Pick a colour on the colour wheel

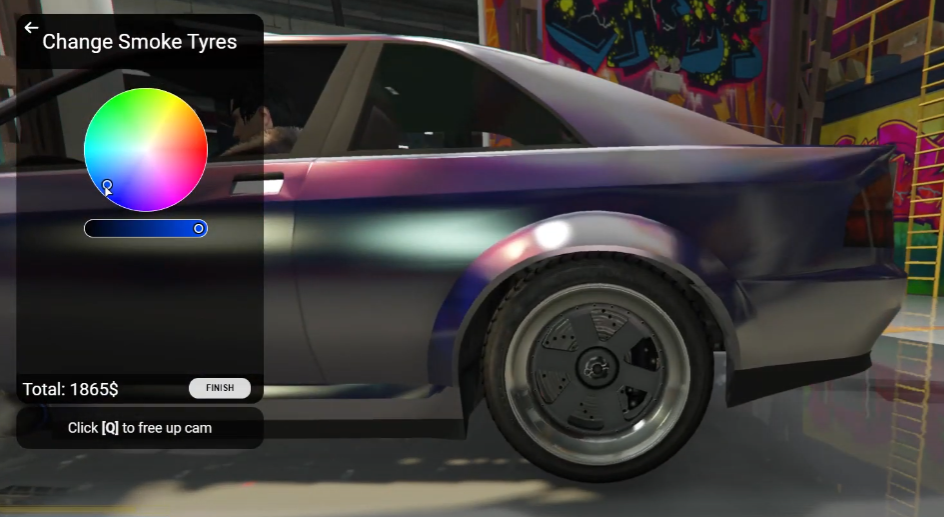pyautogui.click(x=146, y=149)
